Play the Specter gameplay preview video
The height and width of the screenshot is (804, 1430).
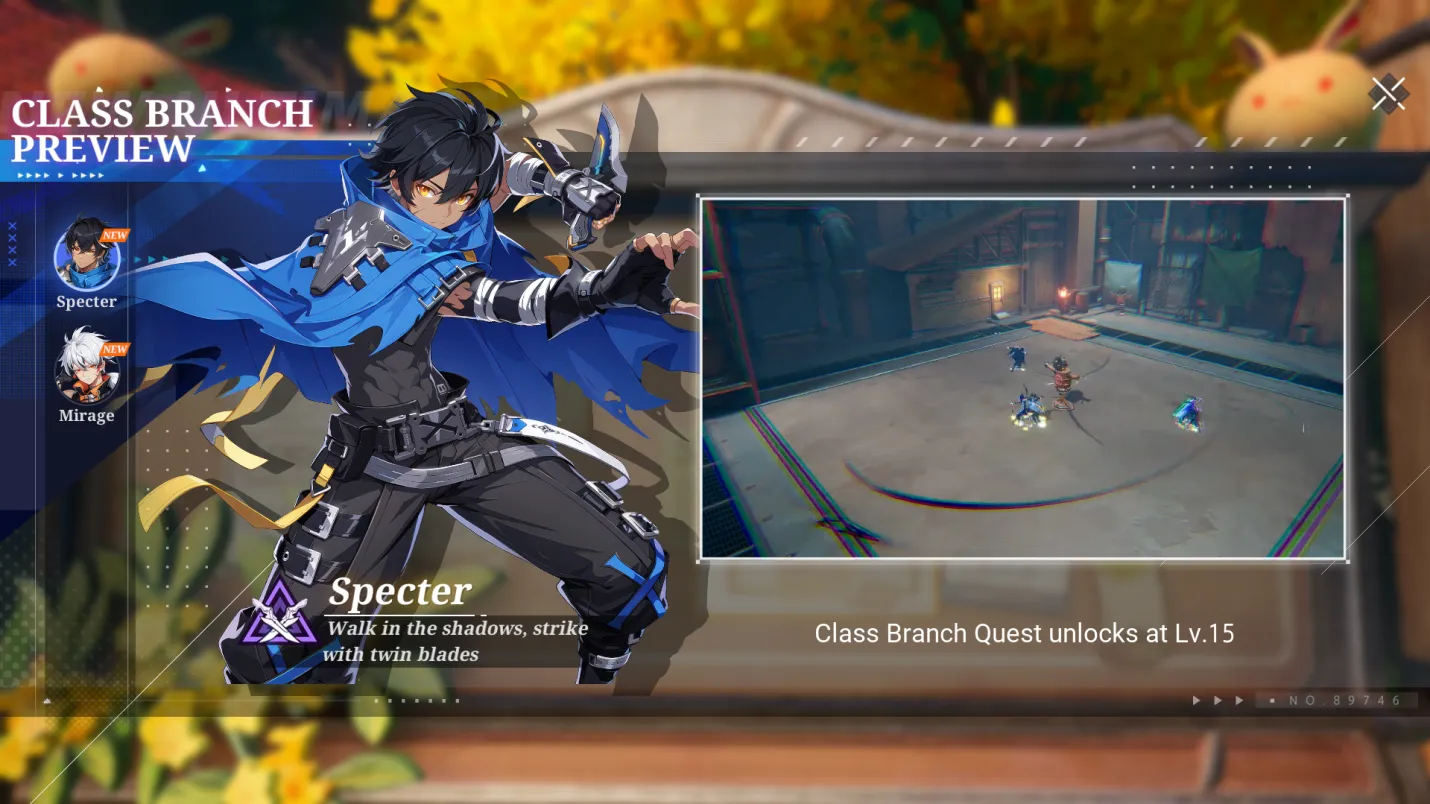point(1022,378)
